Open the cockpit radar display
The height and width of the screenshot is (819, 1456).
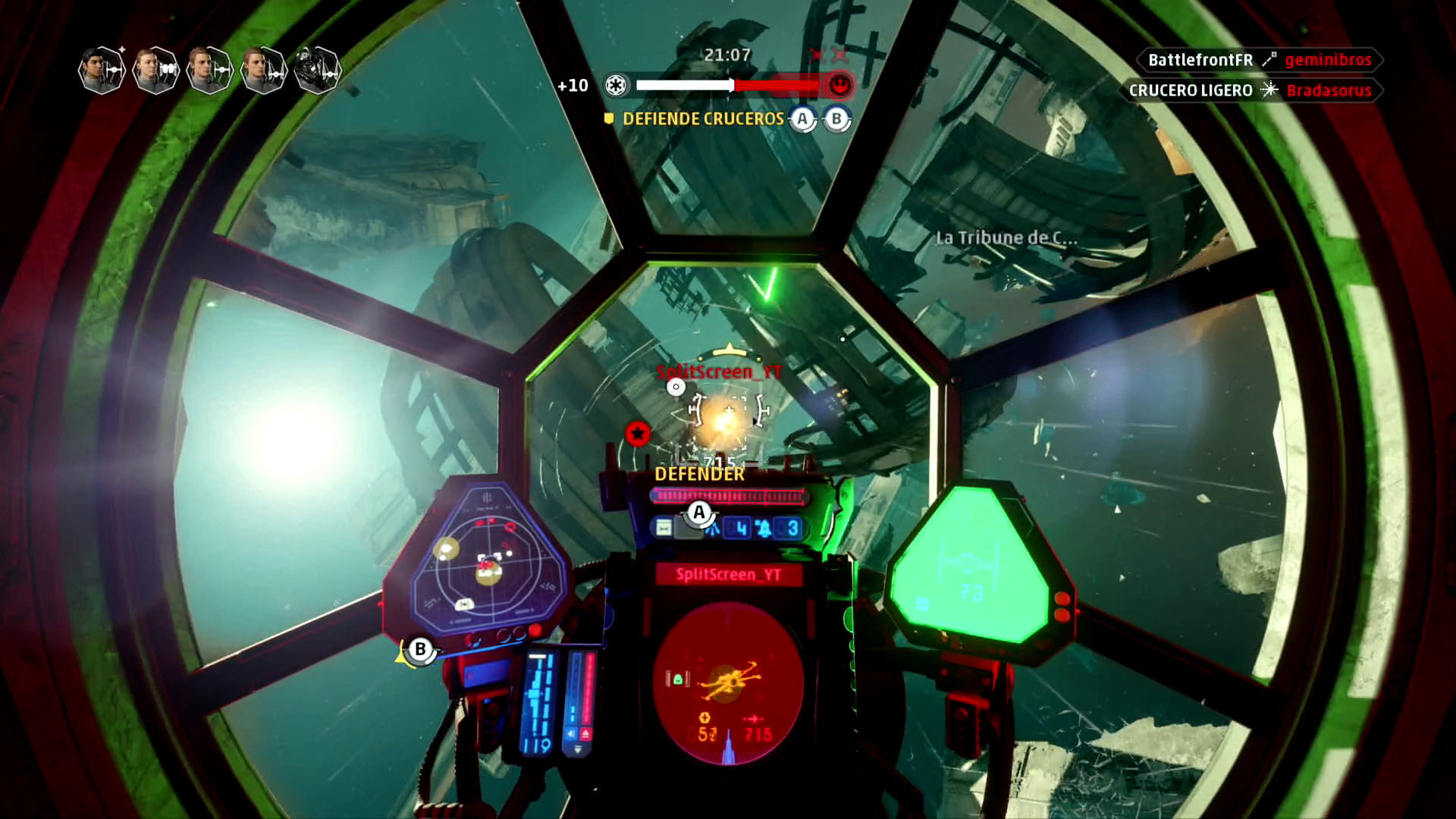click(486, 563)
